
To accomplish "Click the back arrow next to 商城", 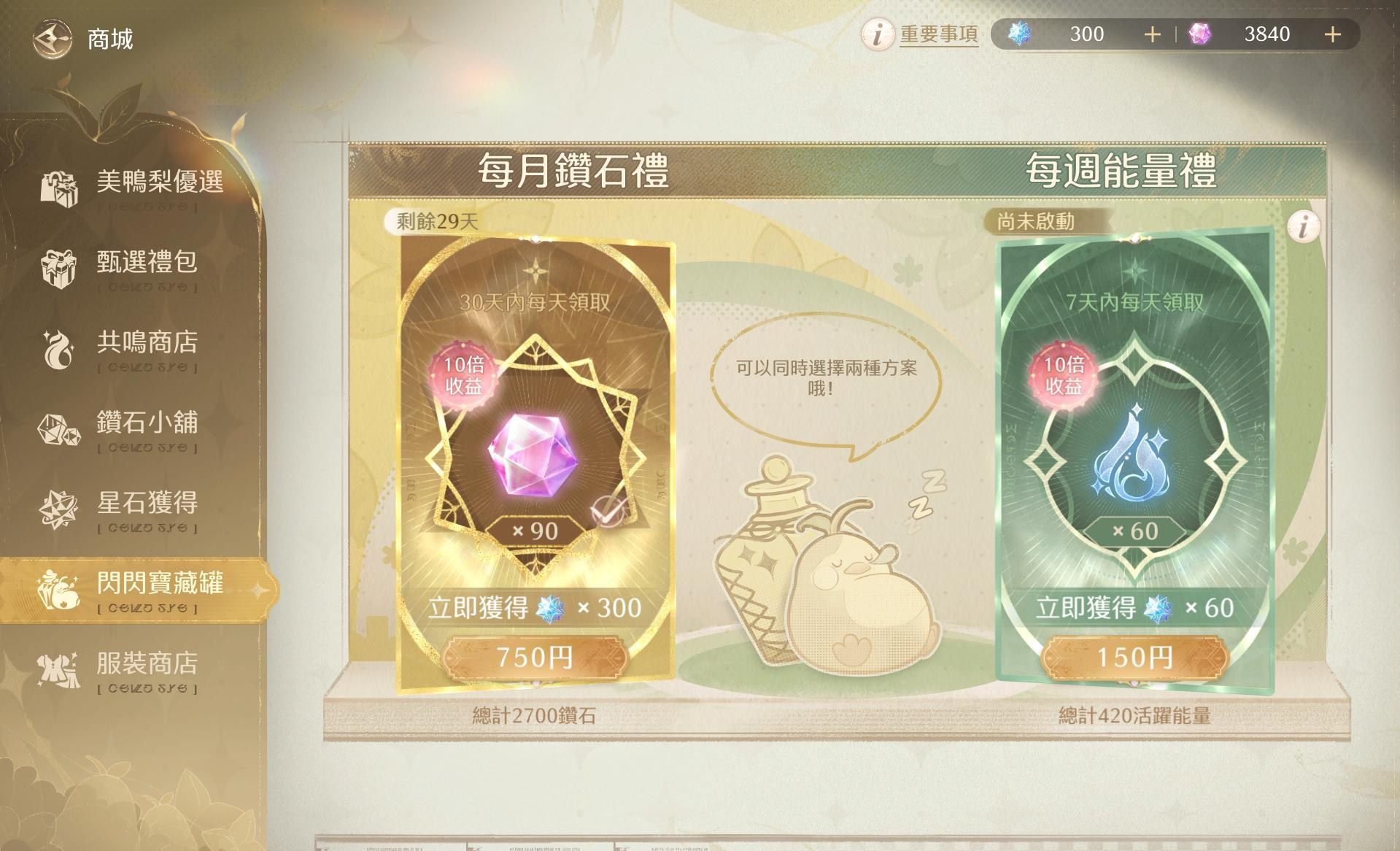I will coord(51,36).
